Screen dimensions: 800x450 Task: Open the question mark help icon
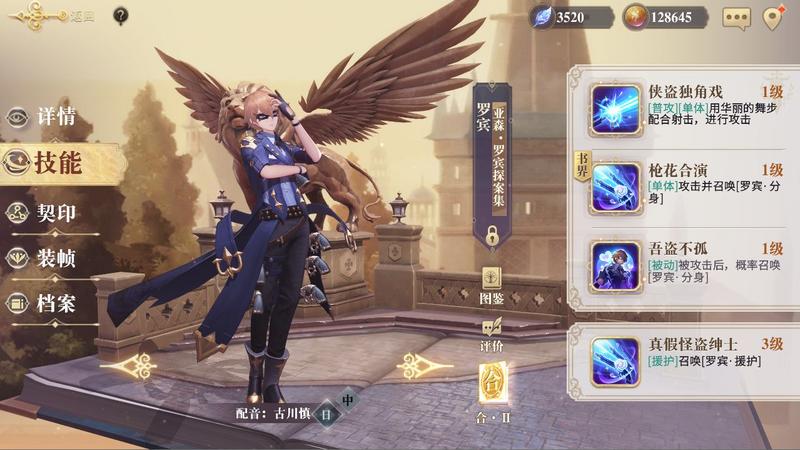pyautogui.click(x=121, y=16)
